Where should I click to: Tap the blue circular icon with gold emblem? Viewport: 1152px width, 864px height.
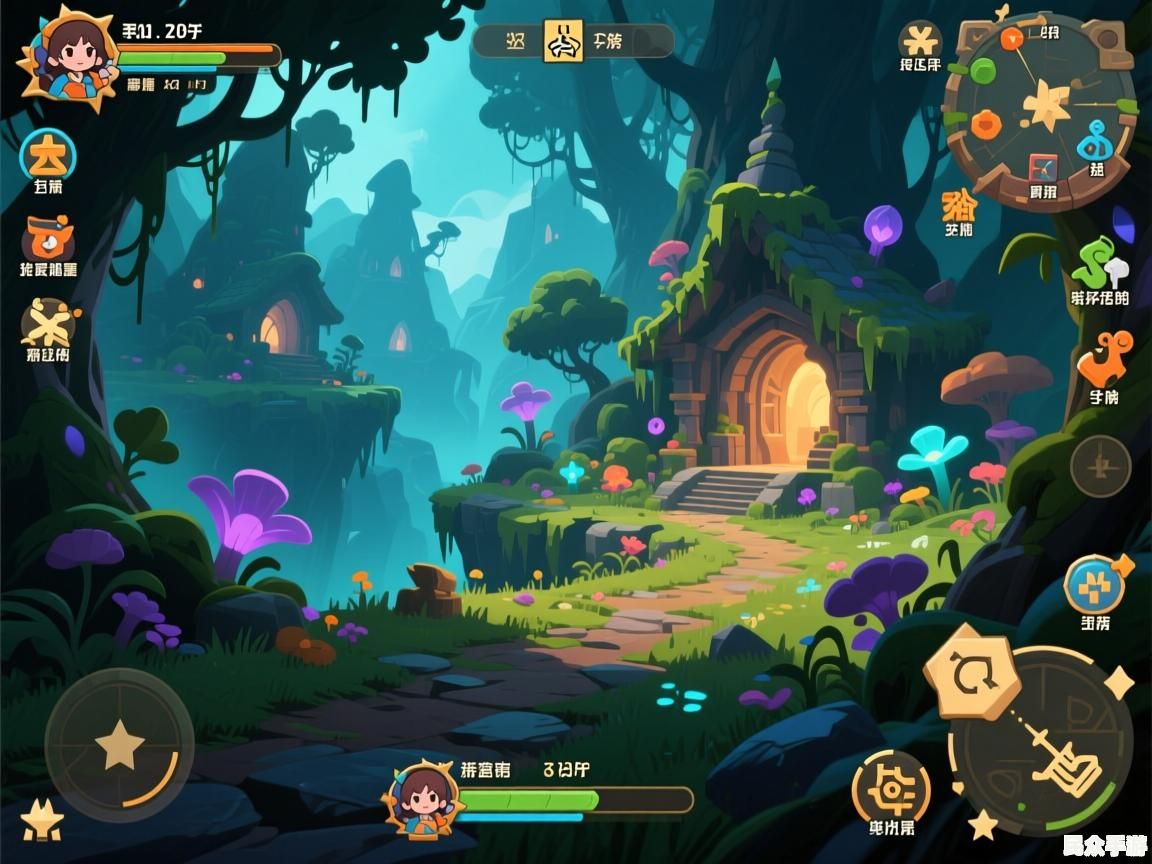tap(47, 156)
